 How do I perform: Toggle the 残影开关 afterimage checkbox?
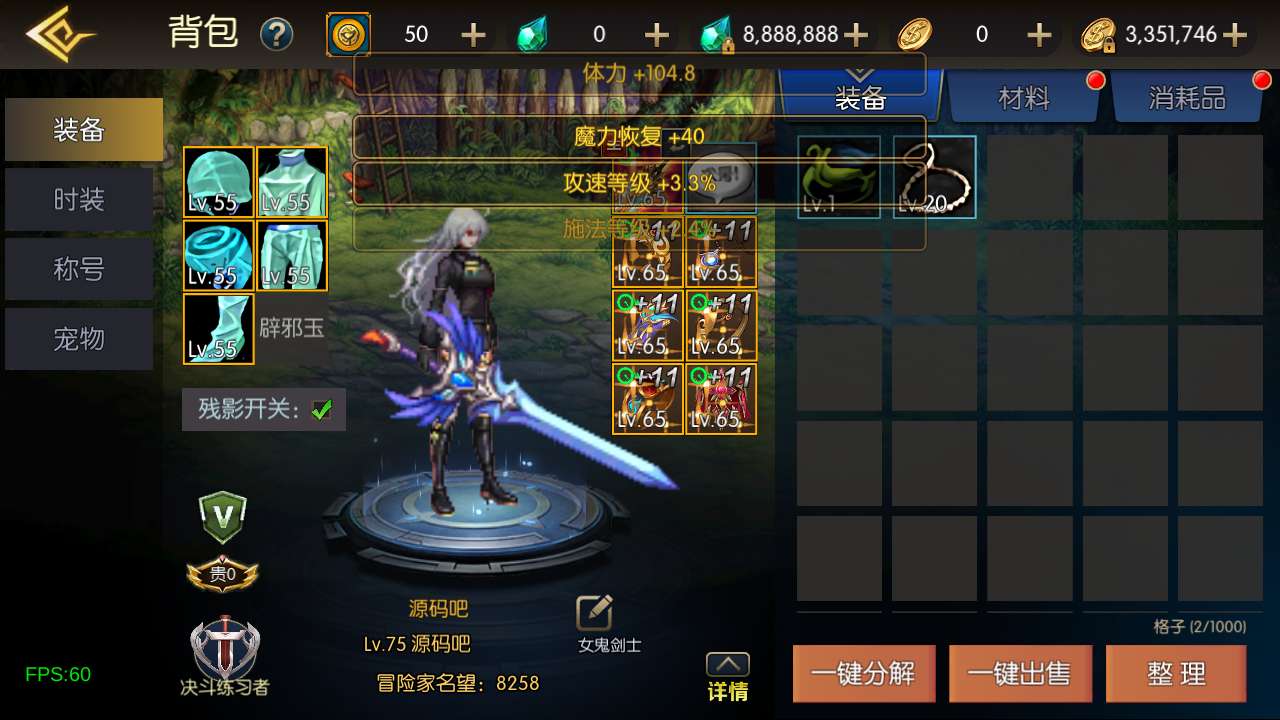pyautogui.click(x=320, y=409)
